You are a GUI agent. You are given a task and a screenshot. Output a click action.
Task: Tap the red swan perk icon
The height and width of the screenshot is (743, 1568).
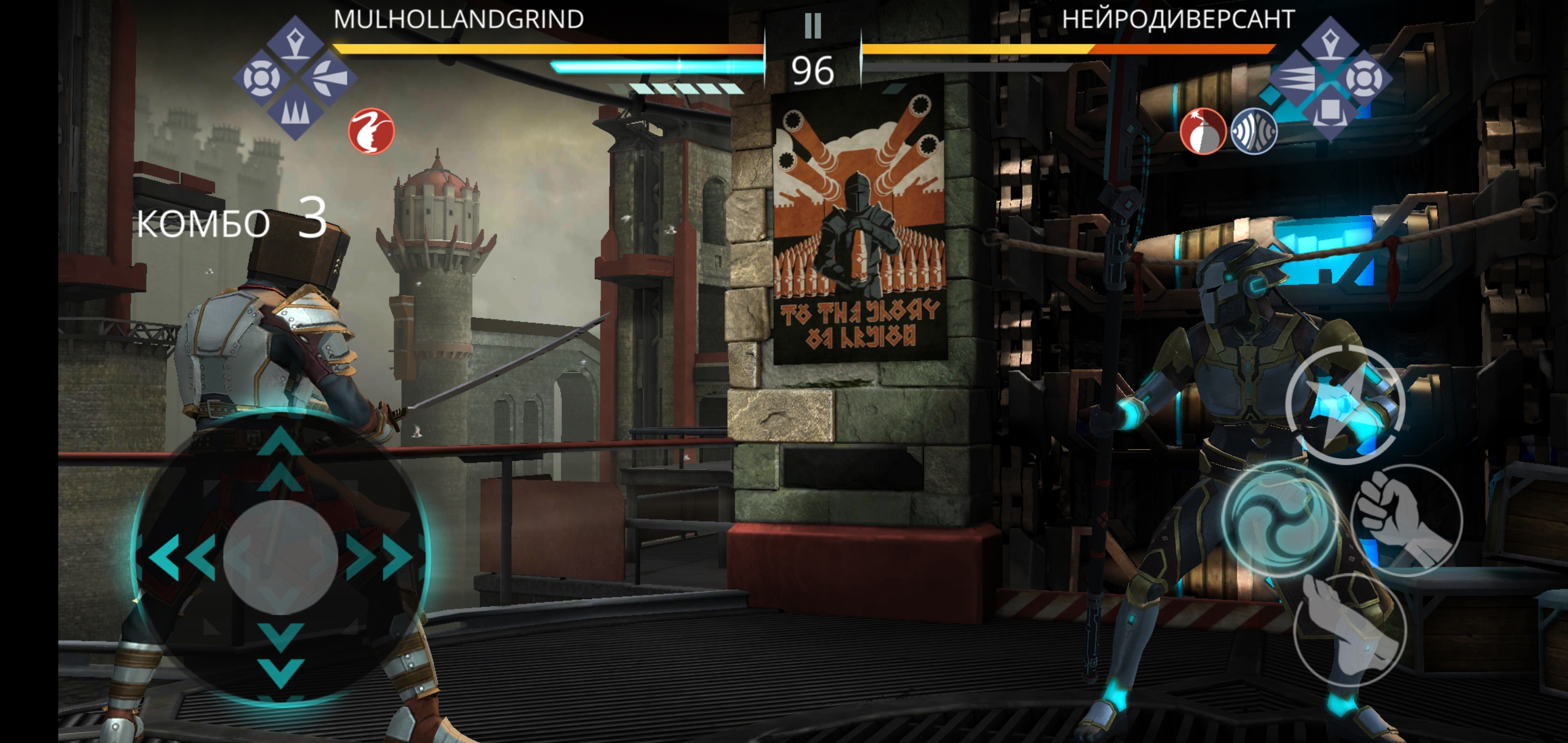point(371,131)
